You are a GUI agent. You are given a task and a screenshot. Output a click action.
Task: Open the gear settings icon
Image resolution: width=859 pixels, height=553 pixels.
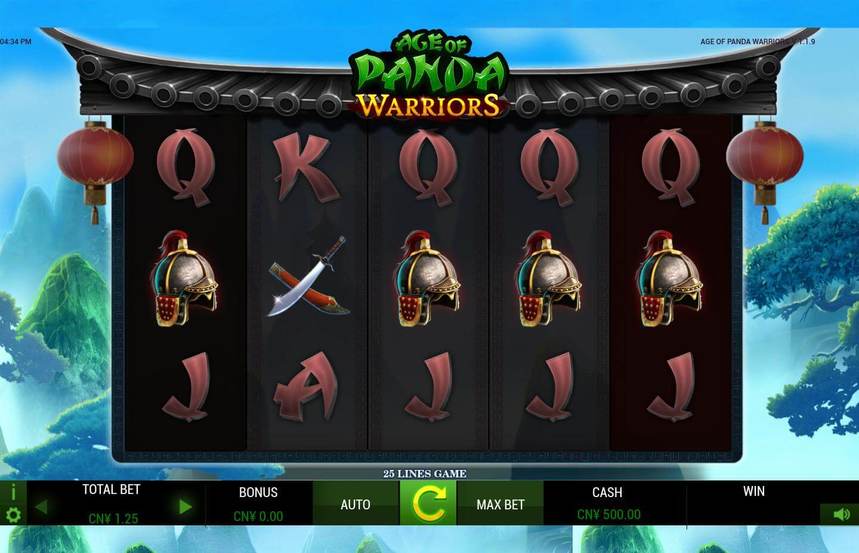click(13, 515)
